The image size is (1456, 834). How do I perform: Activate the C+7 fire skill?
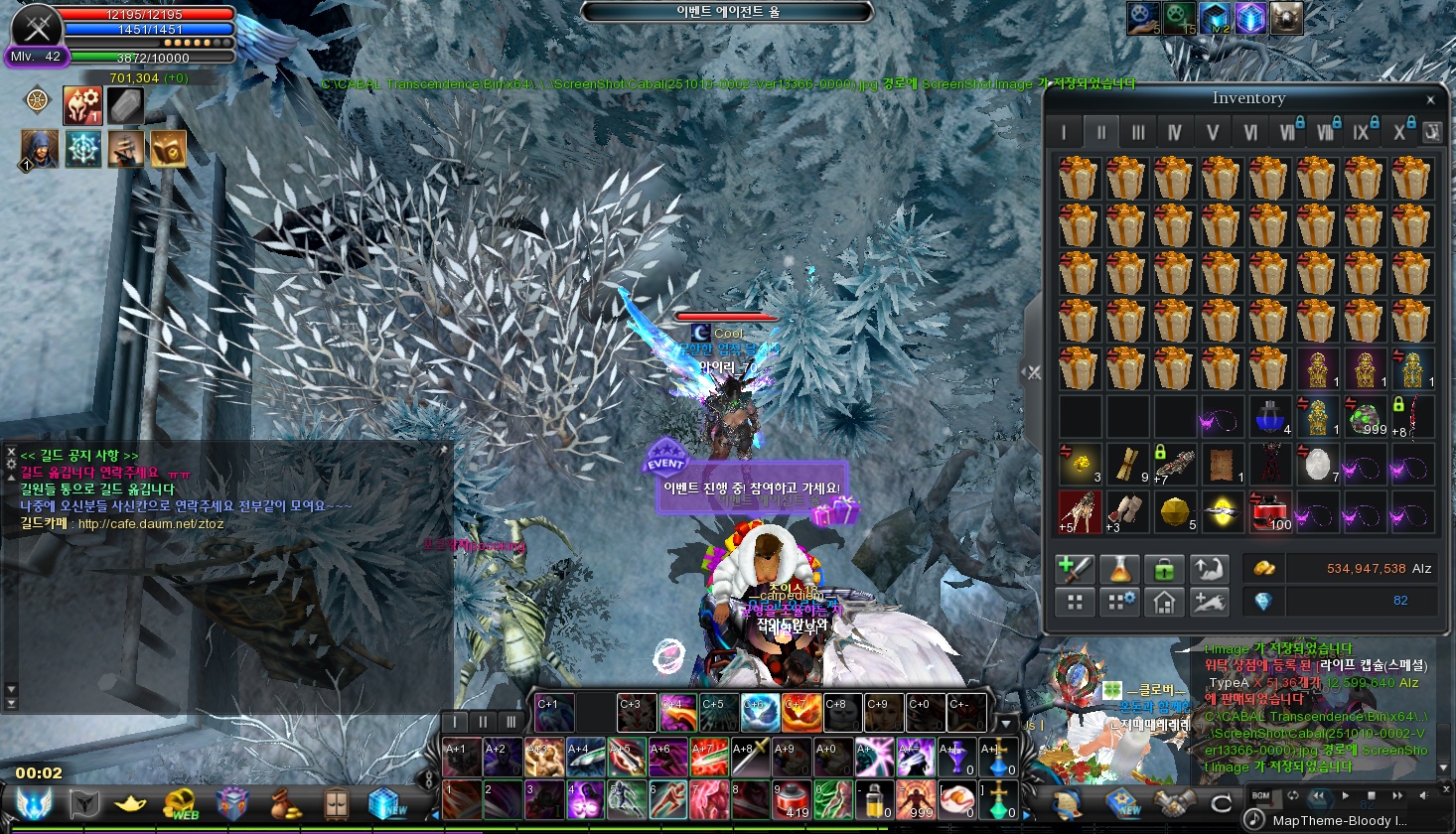click(x=801, y=713)
